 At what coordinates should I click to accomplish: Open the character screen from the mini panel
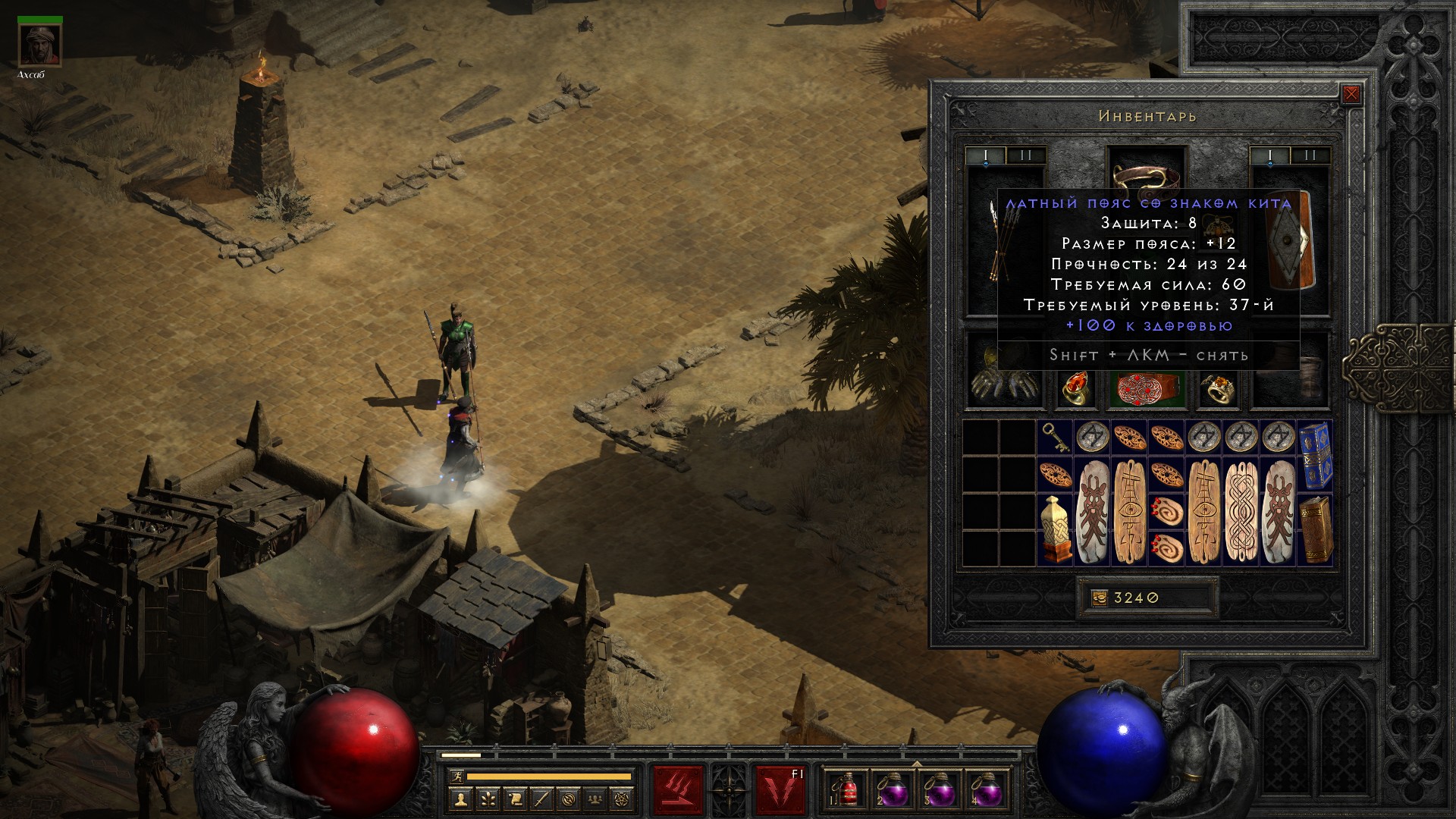point(460,799)
